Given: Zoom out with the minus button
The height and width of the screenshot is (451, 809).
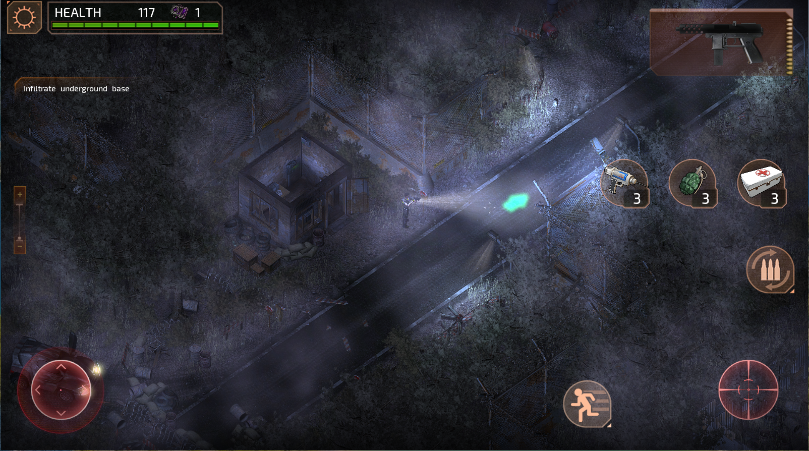Looking at the screenshot, I should [x=20, y=244].
